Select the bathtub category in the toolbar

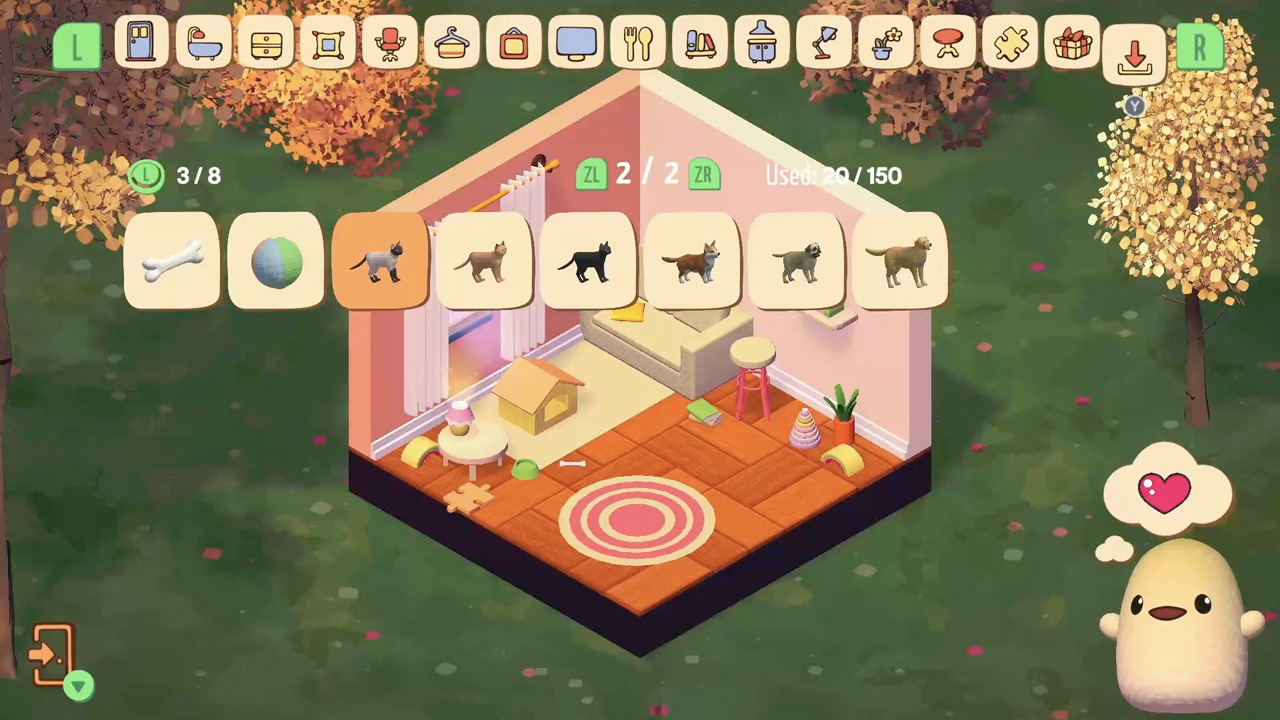click(x=204, y=43)
